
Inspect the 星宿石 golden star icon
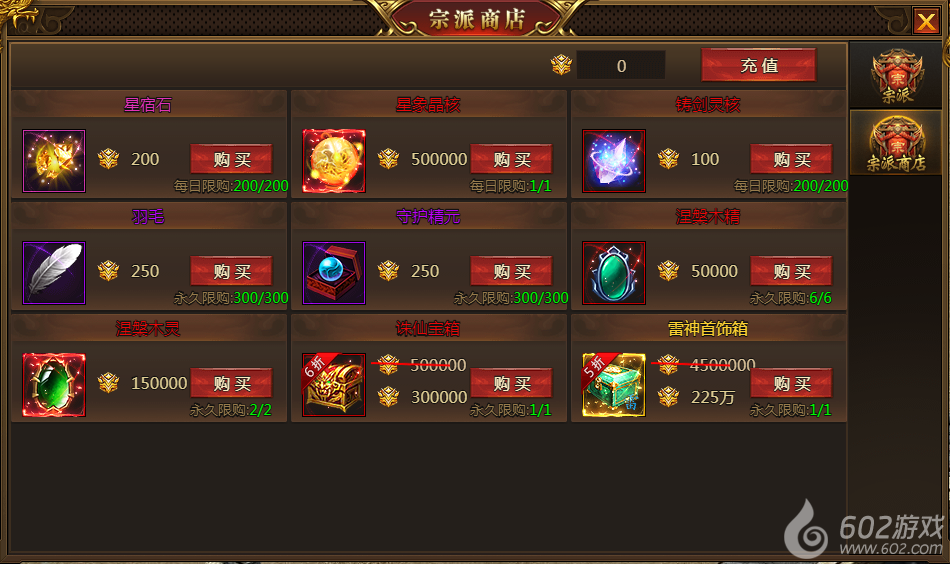tap(54, 160)
